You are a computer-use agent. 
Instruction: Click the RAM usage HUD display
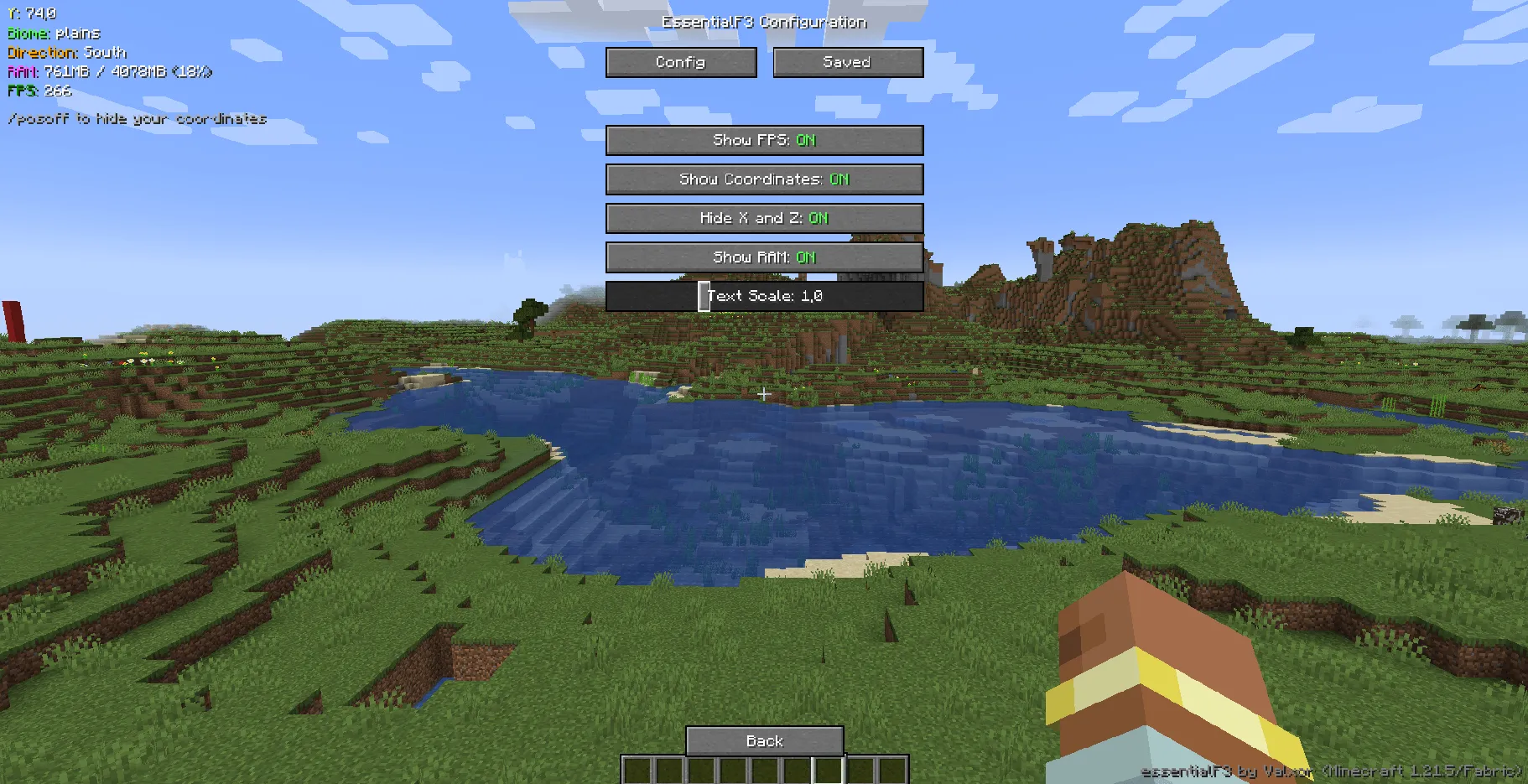click(109, 71)
